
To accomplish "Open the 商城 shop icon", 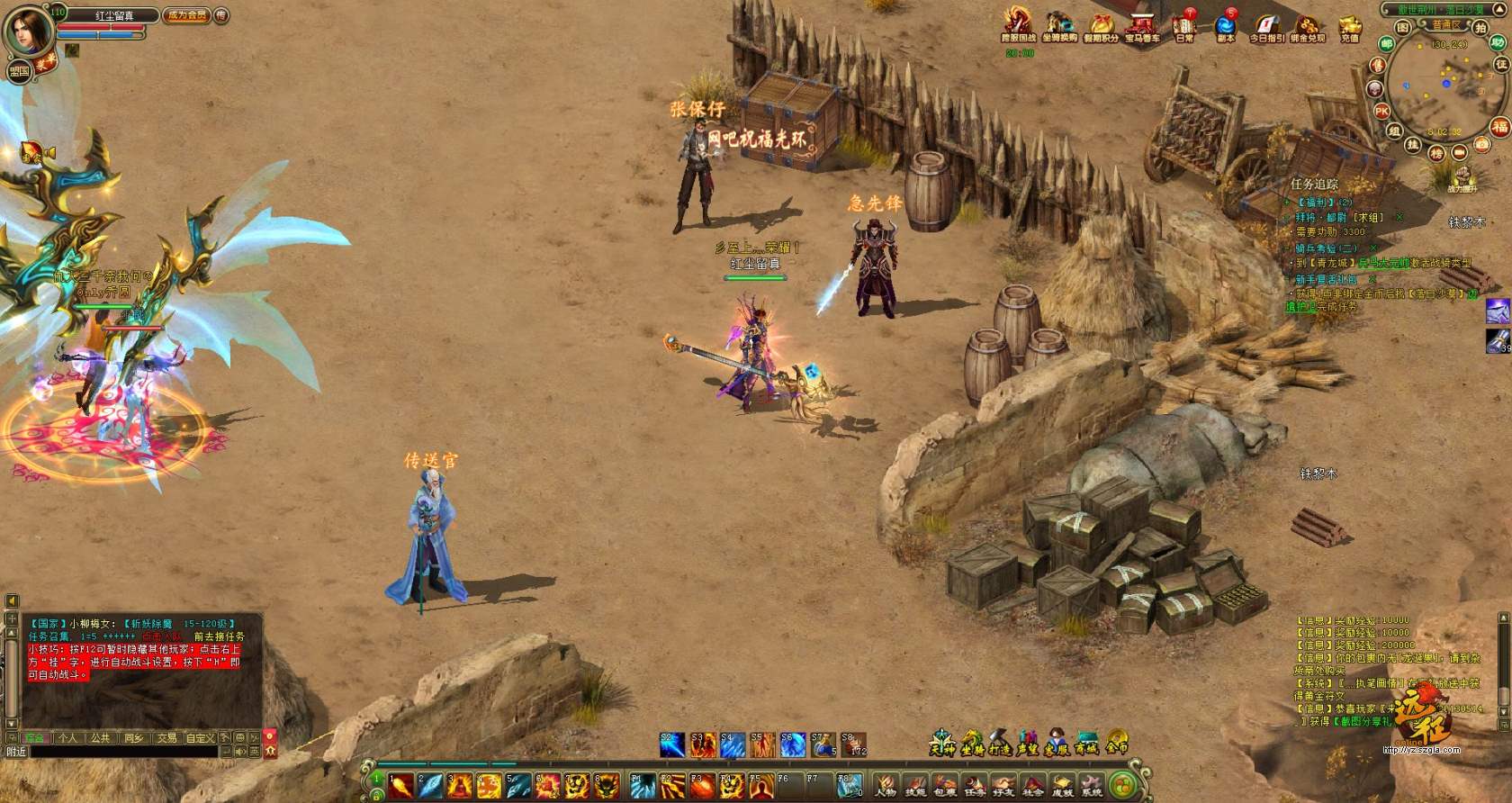I will [x=1087, y=744].
